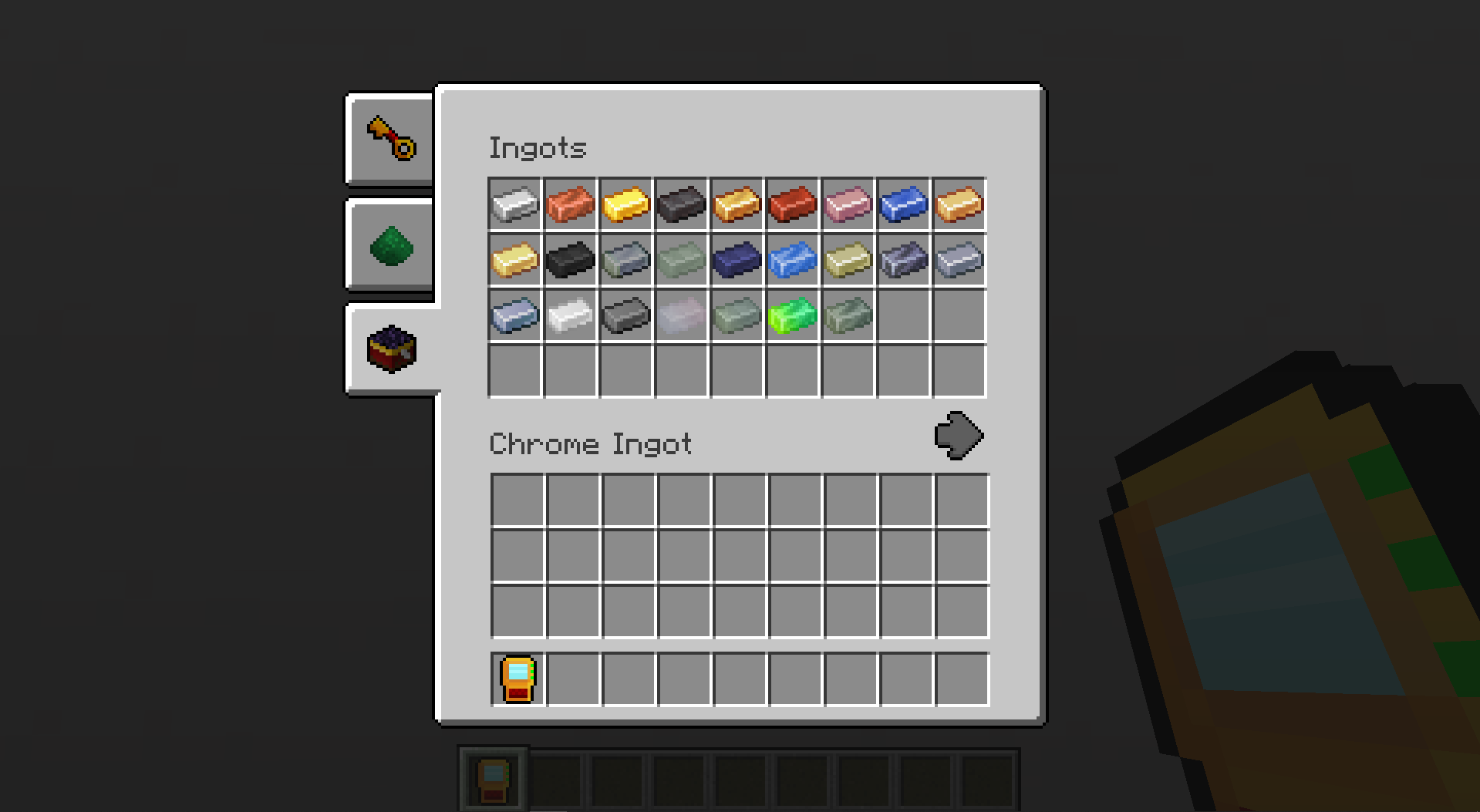This screenshot has height=812, width=1480.
Task: Click the bright green ingot in the third row
Action: tap(792, 315)
